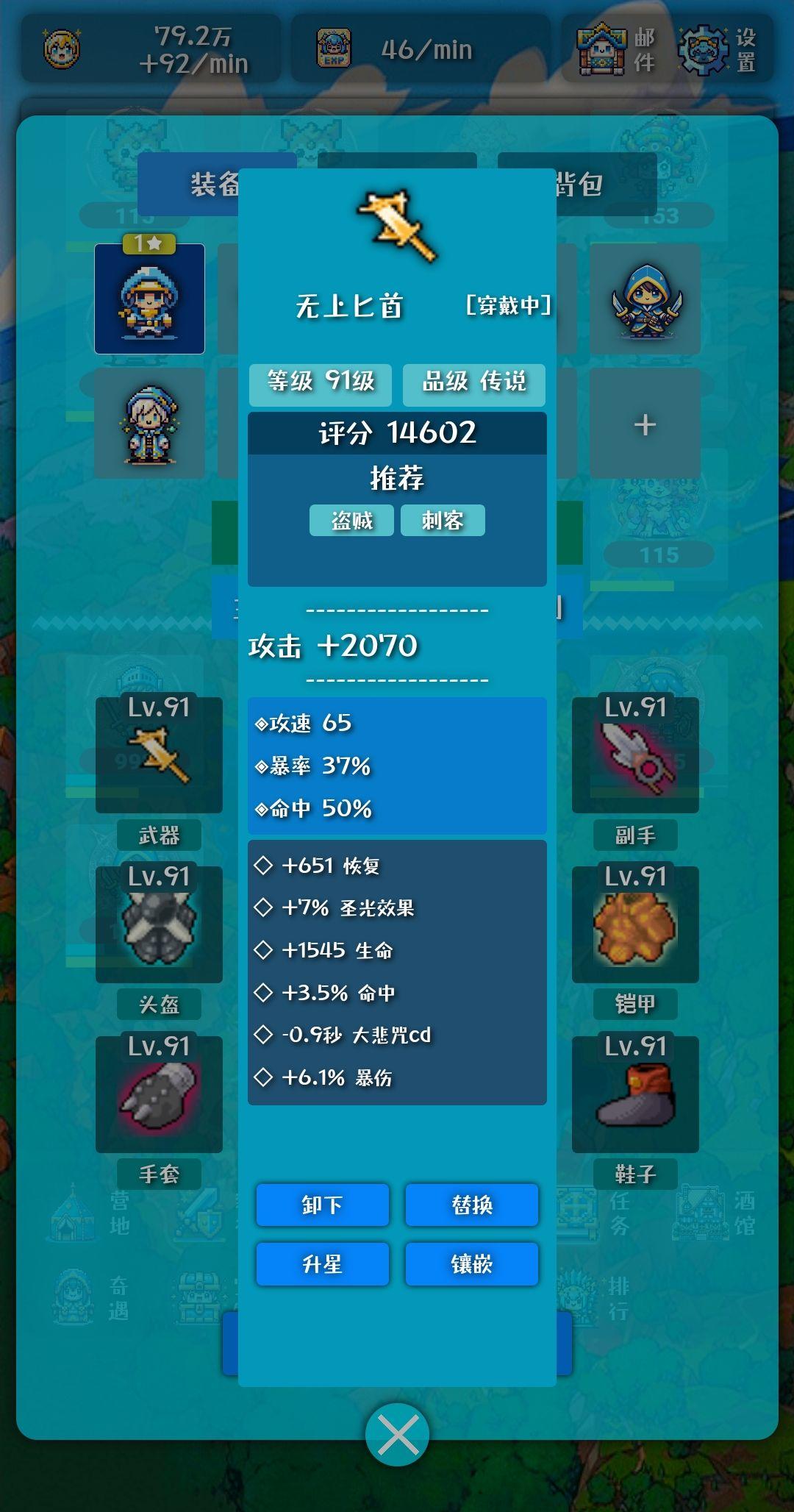Select the 武器 weapon slot dagger

pos(159,755)
